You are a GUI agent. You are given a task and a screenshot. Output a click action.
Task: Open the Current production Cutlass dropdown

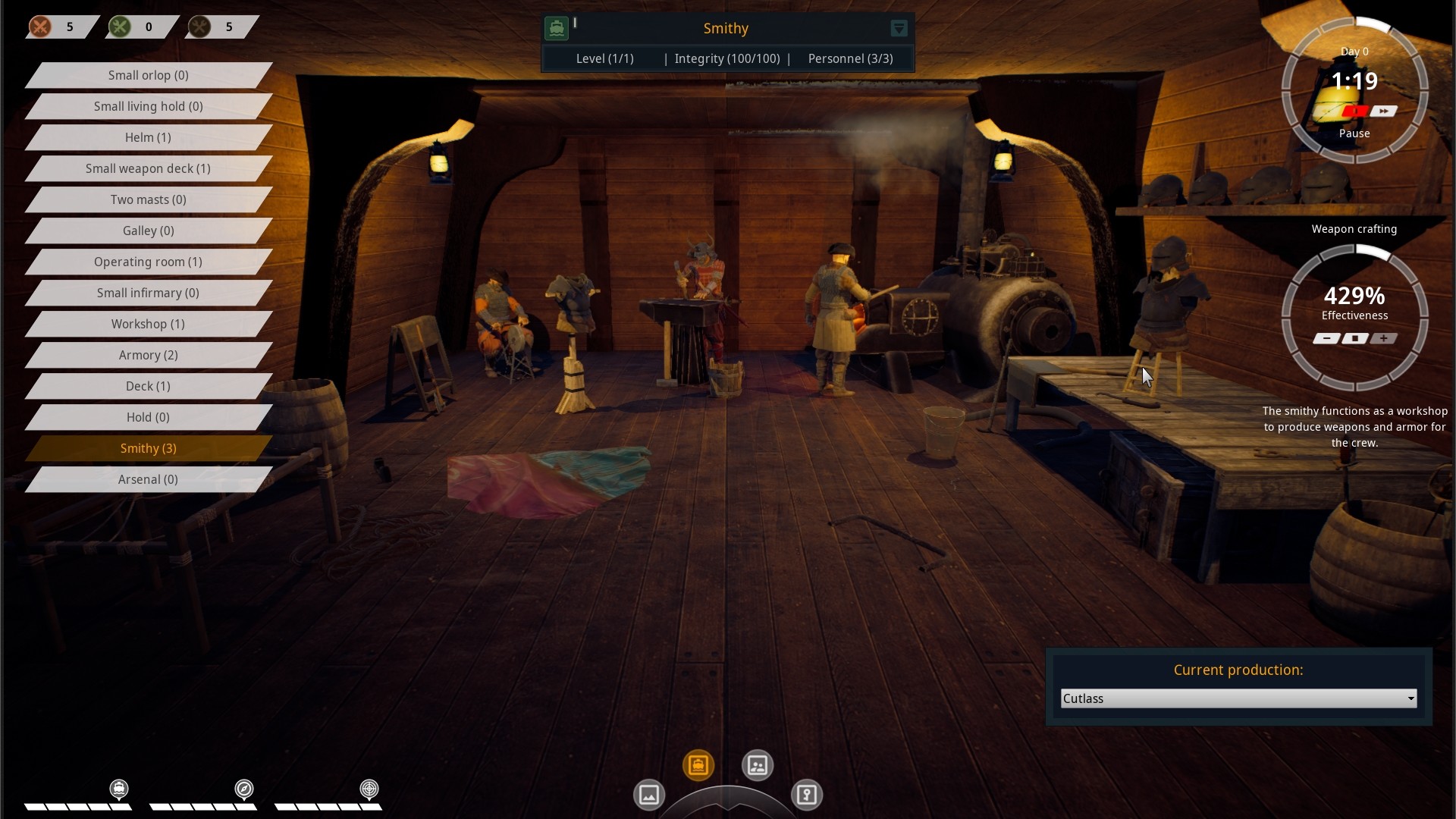[1238, 698]
